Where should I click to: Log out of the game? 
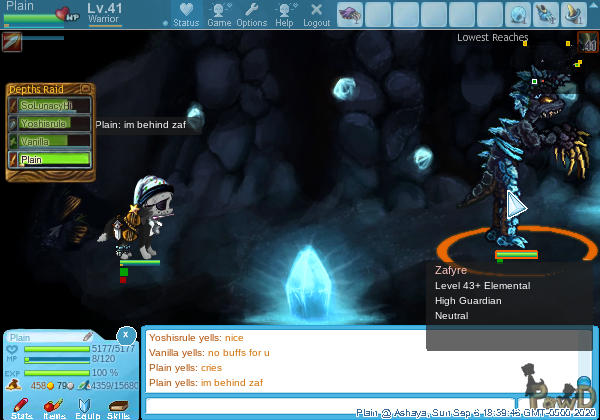click(316, 14)
